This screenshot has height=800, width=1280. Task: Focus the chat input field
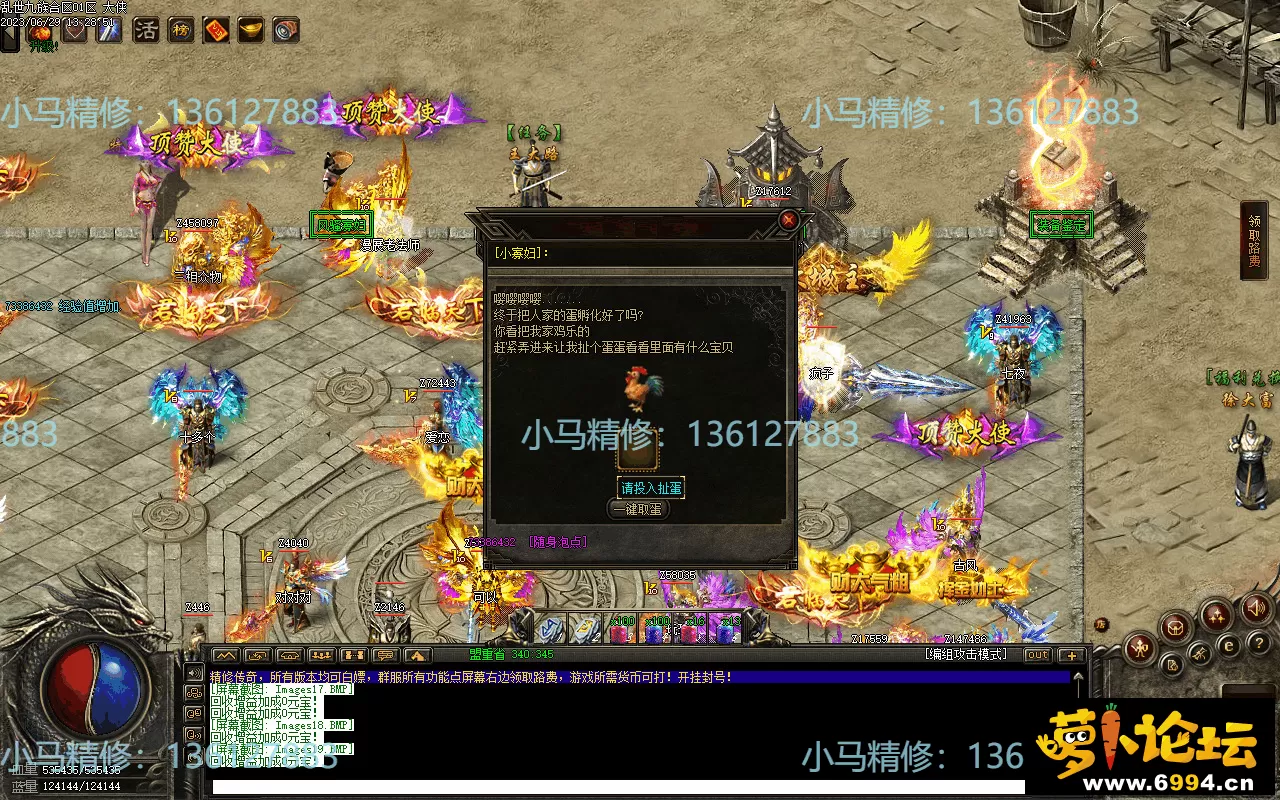[x=640, y=787]
